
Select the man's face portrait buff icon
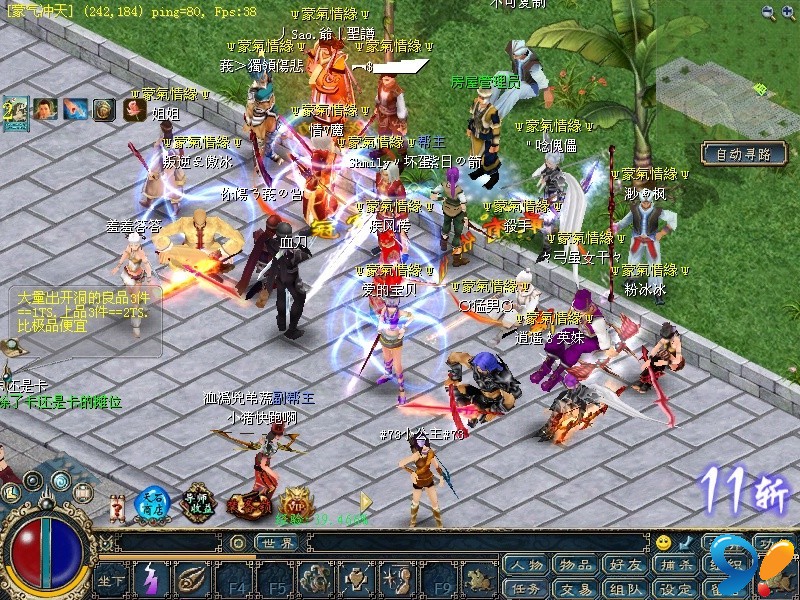tap(44, 109)
